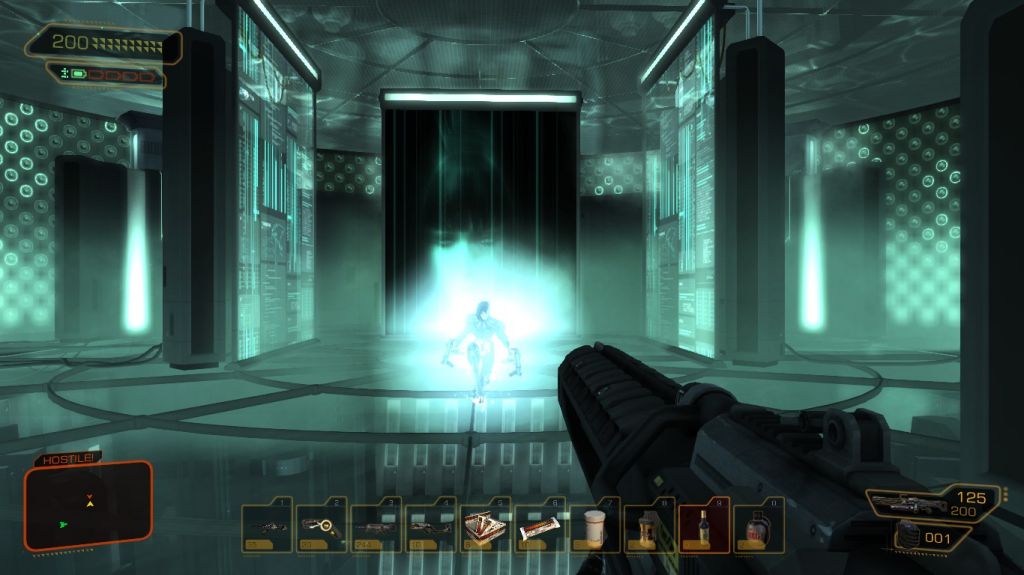Select the cereal box in quick slot 5

pyautogui.click(x=485, y=527)
